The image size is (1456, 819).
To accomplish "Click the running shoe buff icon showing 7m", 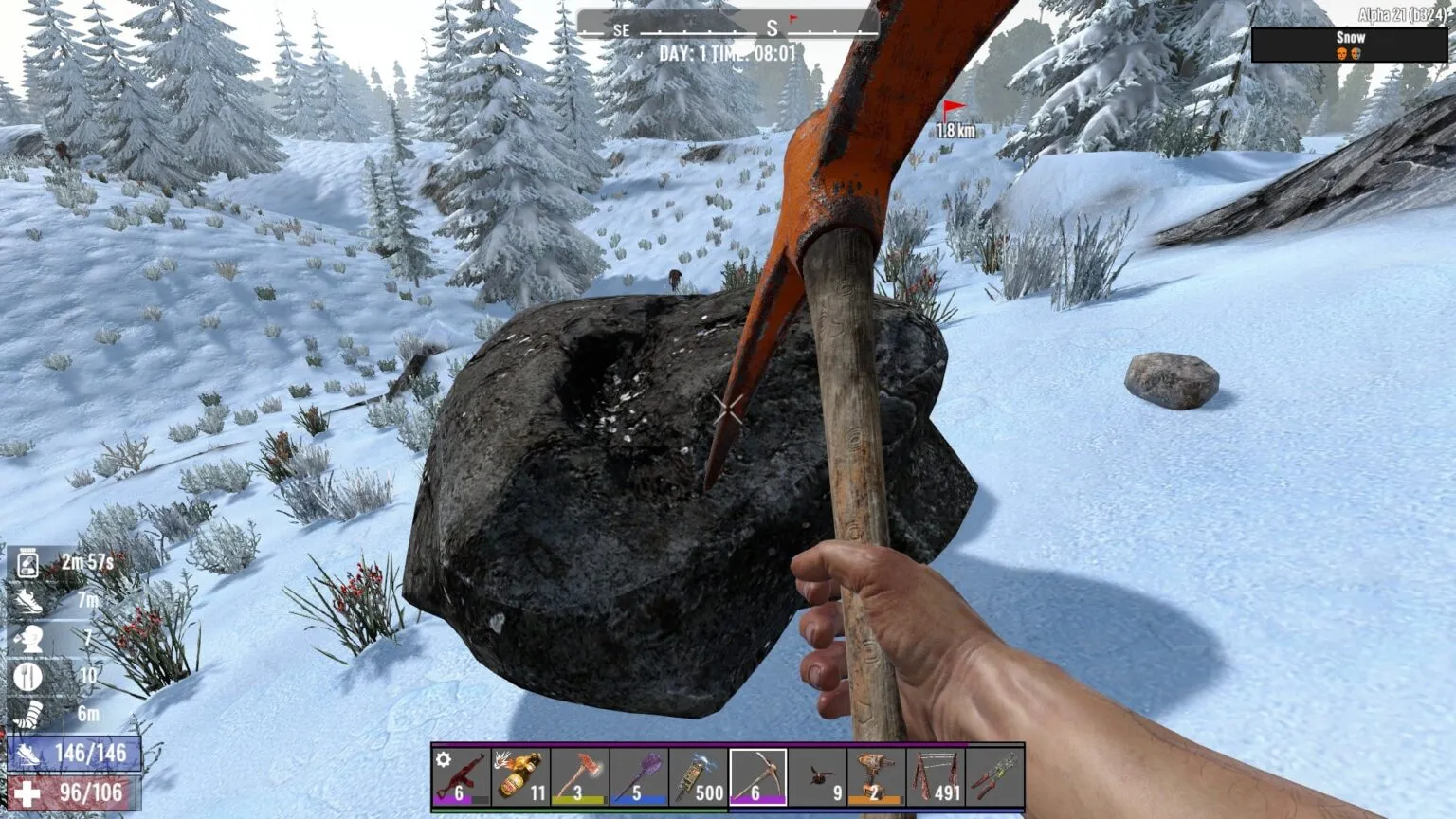I will click(x=28, y=598).
